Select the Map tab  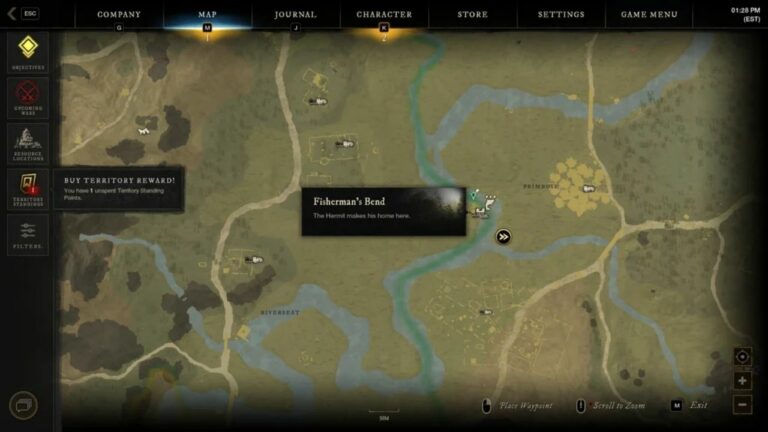coord(208,15)
